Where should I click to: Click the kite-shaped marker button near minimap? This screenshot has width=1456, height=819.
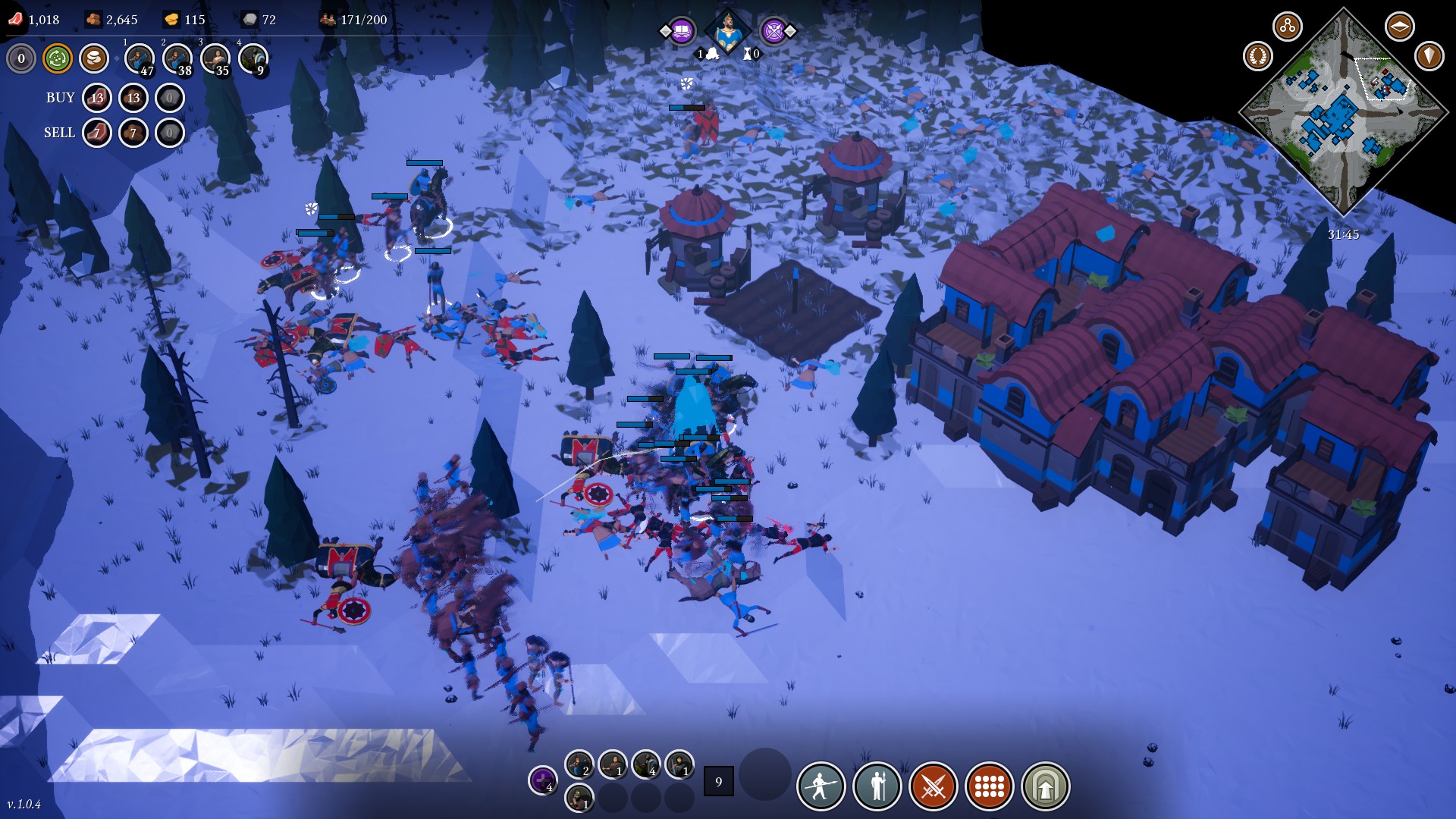coord(1429,56)
